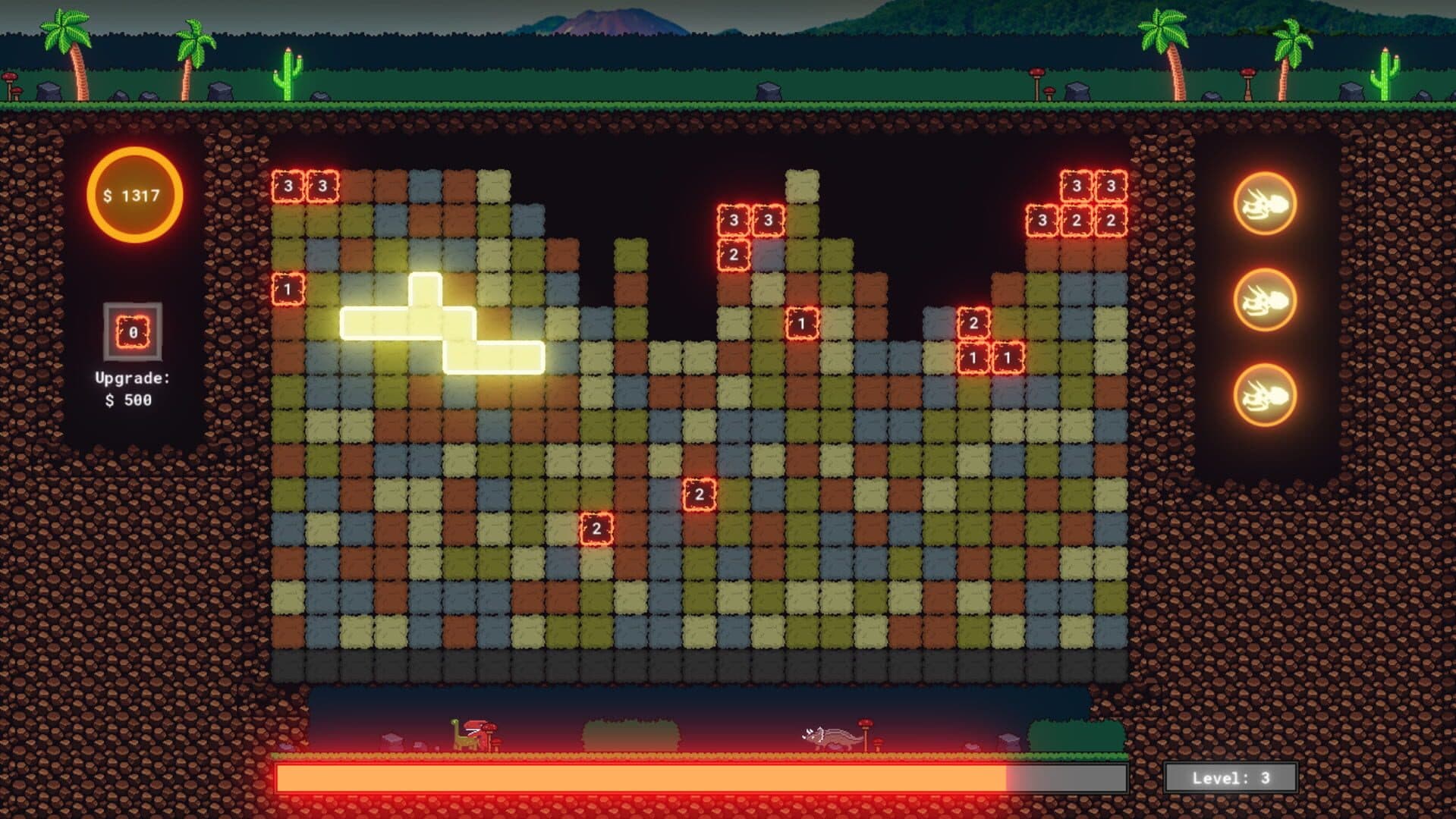Dig the 2 tile above the paired 1 tiles
The image size is (1456, 819).
click(973, 324)
